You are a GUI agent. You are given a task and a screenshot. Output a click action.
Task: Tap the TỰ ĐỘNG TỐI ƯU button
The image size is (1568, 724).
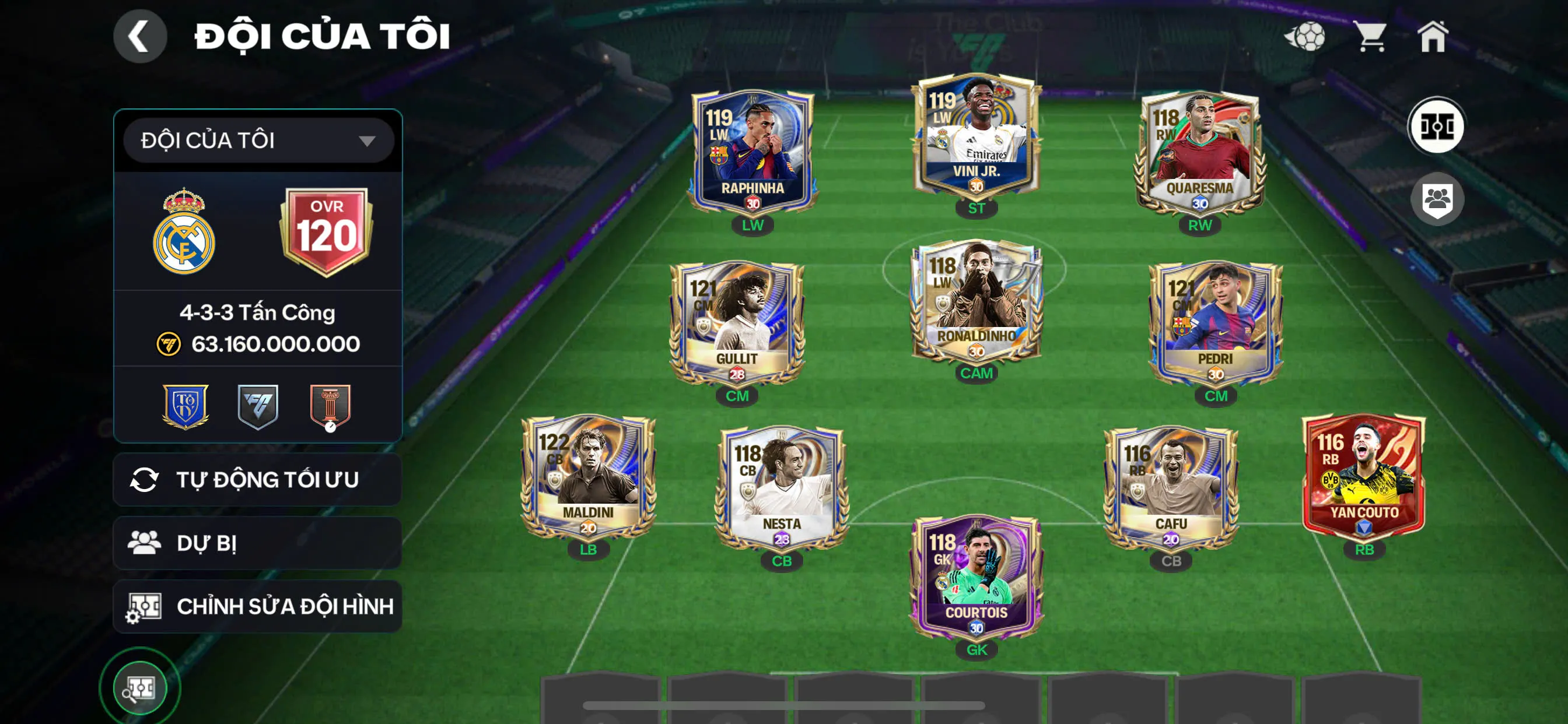coord(257,479)
